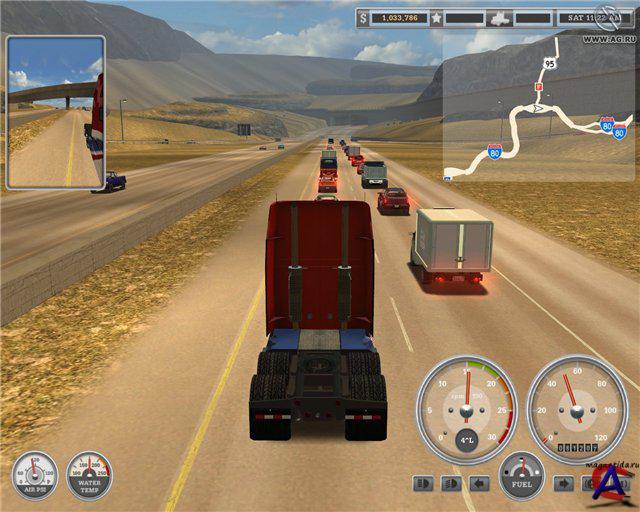This screenshot has height=512, width=640.
Task: Select the rear-view mirror panel
Action: tap(56, 112)
